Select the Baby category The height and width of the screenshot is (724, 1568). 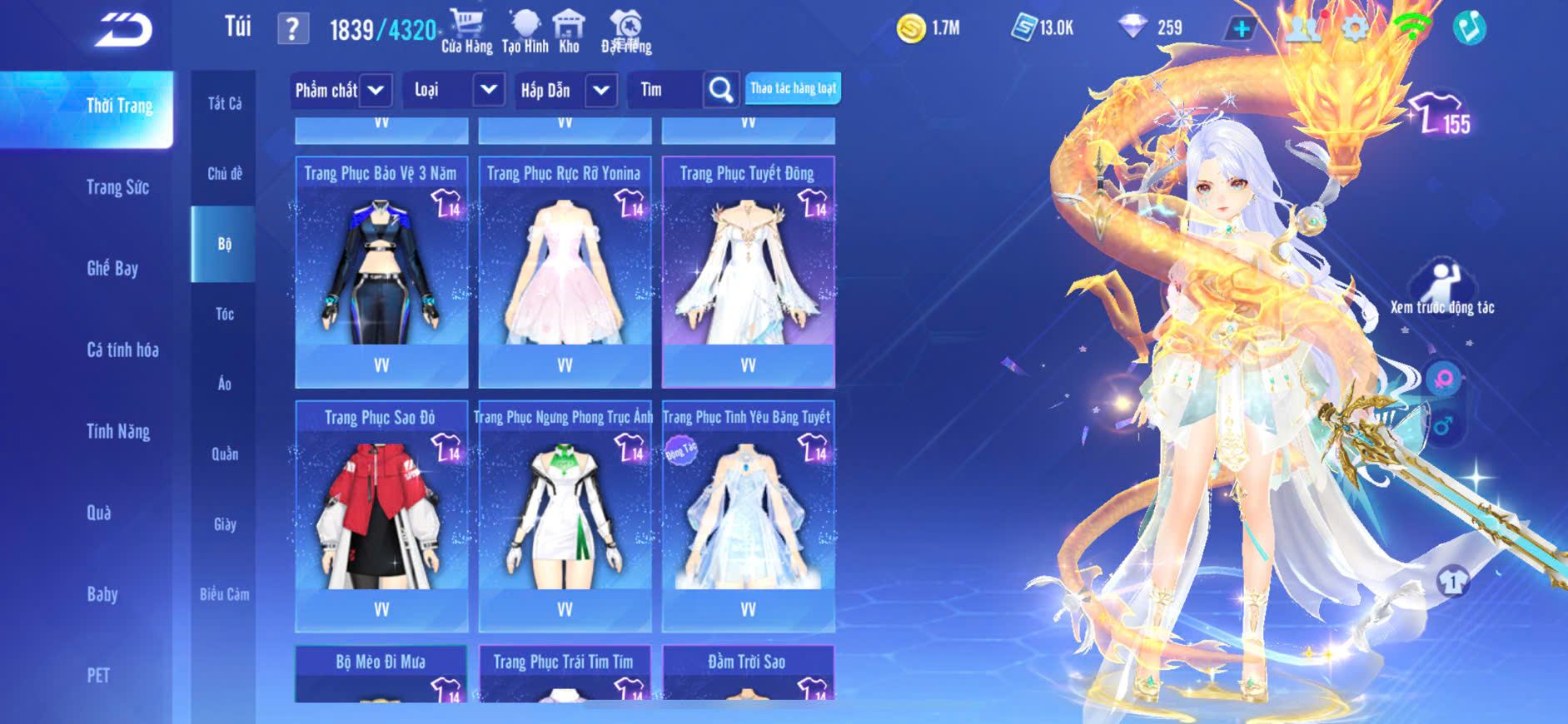pos(102,594)
